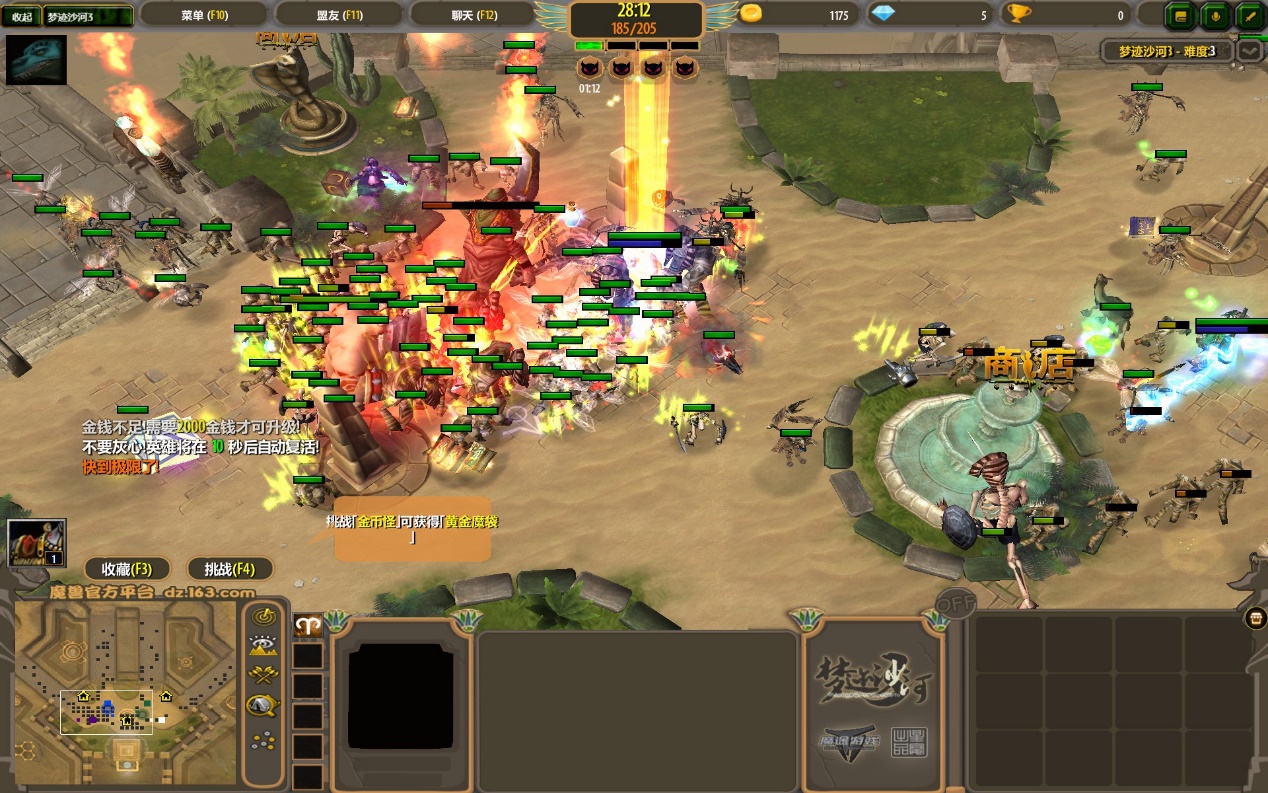Viewport: 1268px width, 793px height.
Task: Click the round OFF toggle button
Action: point(955,605)
